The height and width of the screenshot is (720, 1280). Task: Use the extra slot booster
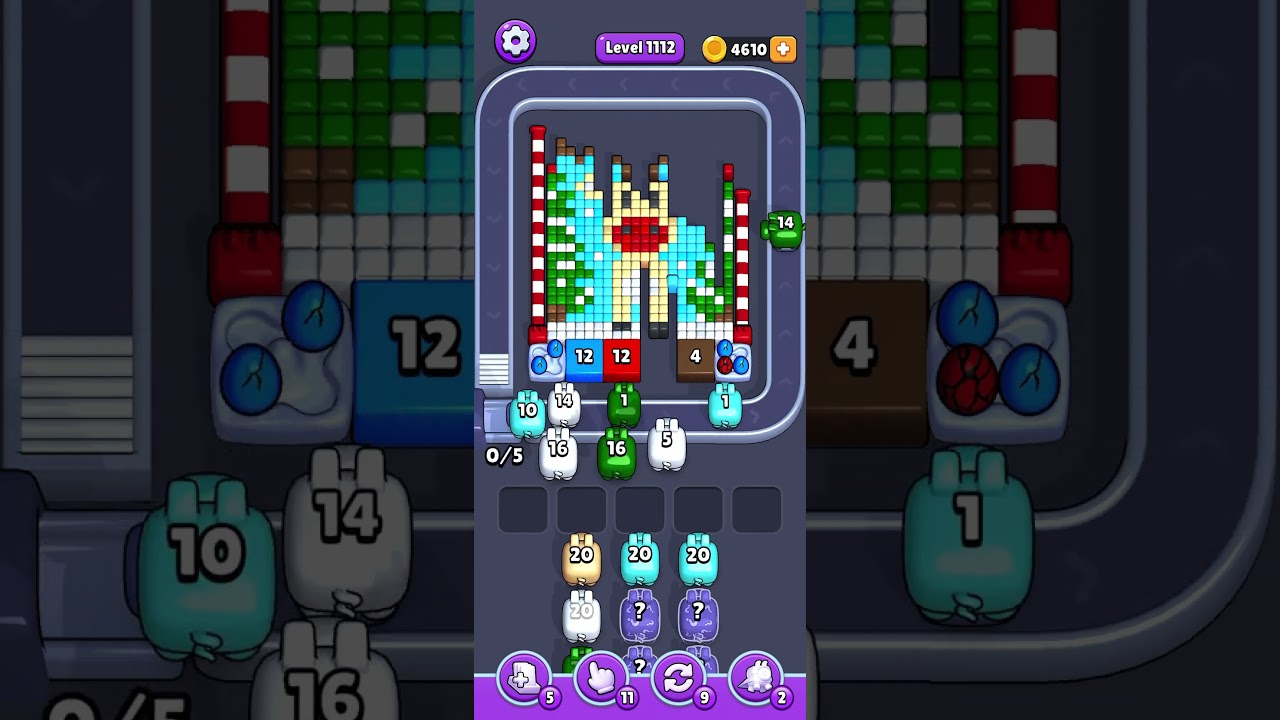click(x=522, y=678)
